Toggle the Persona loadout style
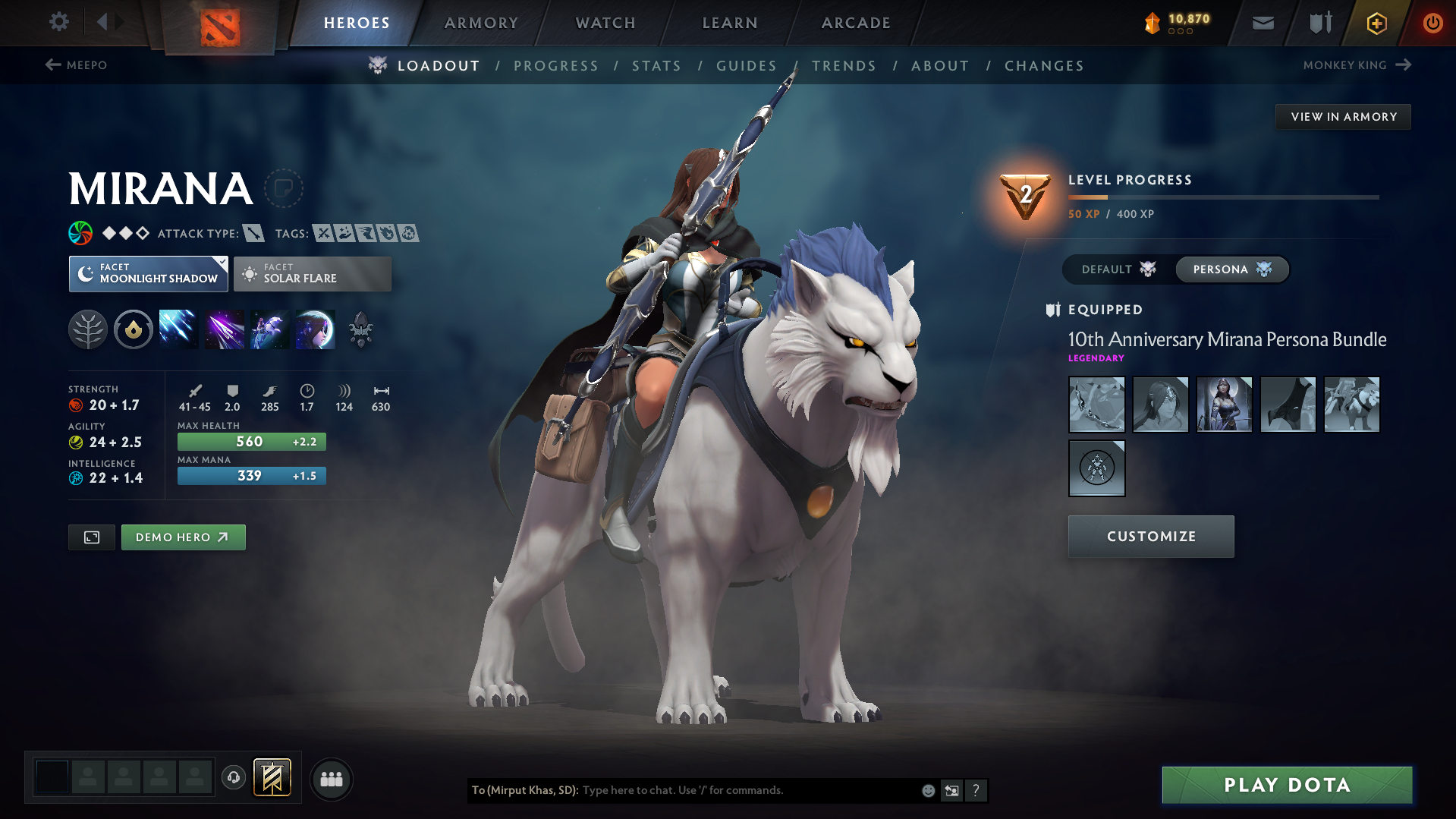 coord(1231,269)
